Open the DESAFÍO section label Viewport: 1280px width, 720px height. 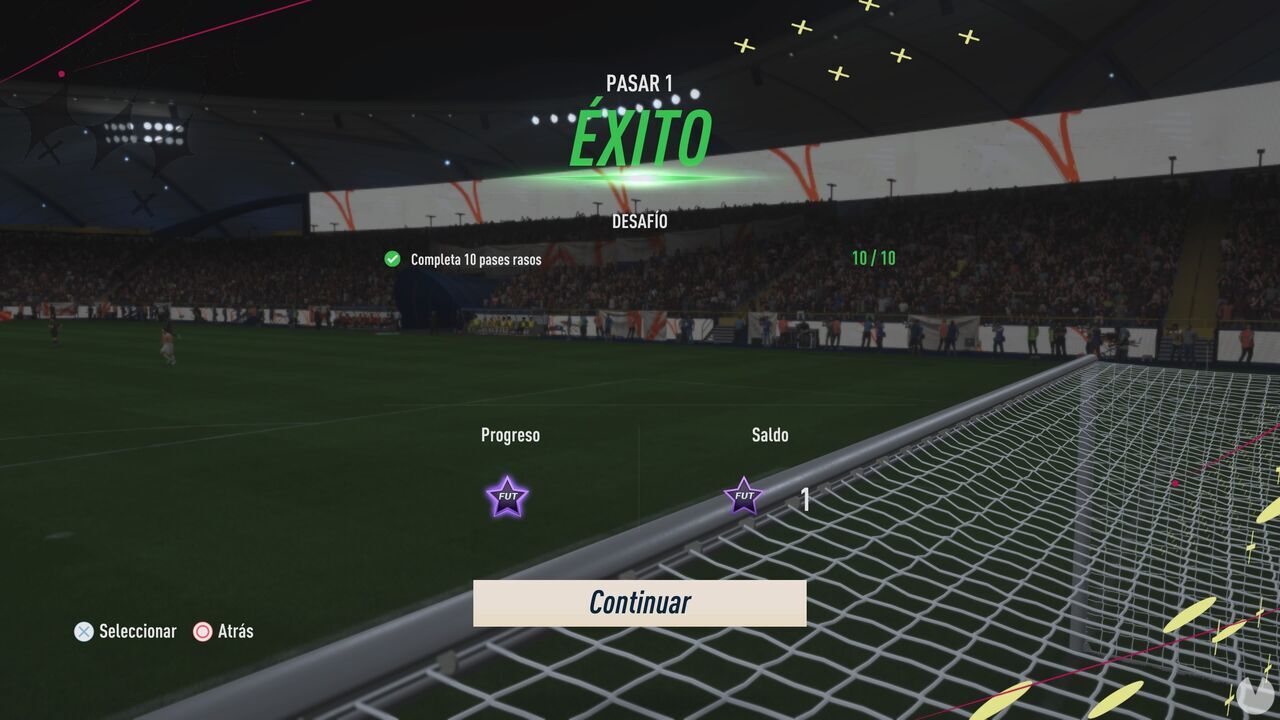coord(640,222)
